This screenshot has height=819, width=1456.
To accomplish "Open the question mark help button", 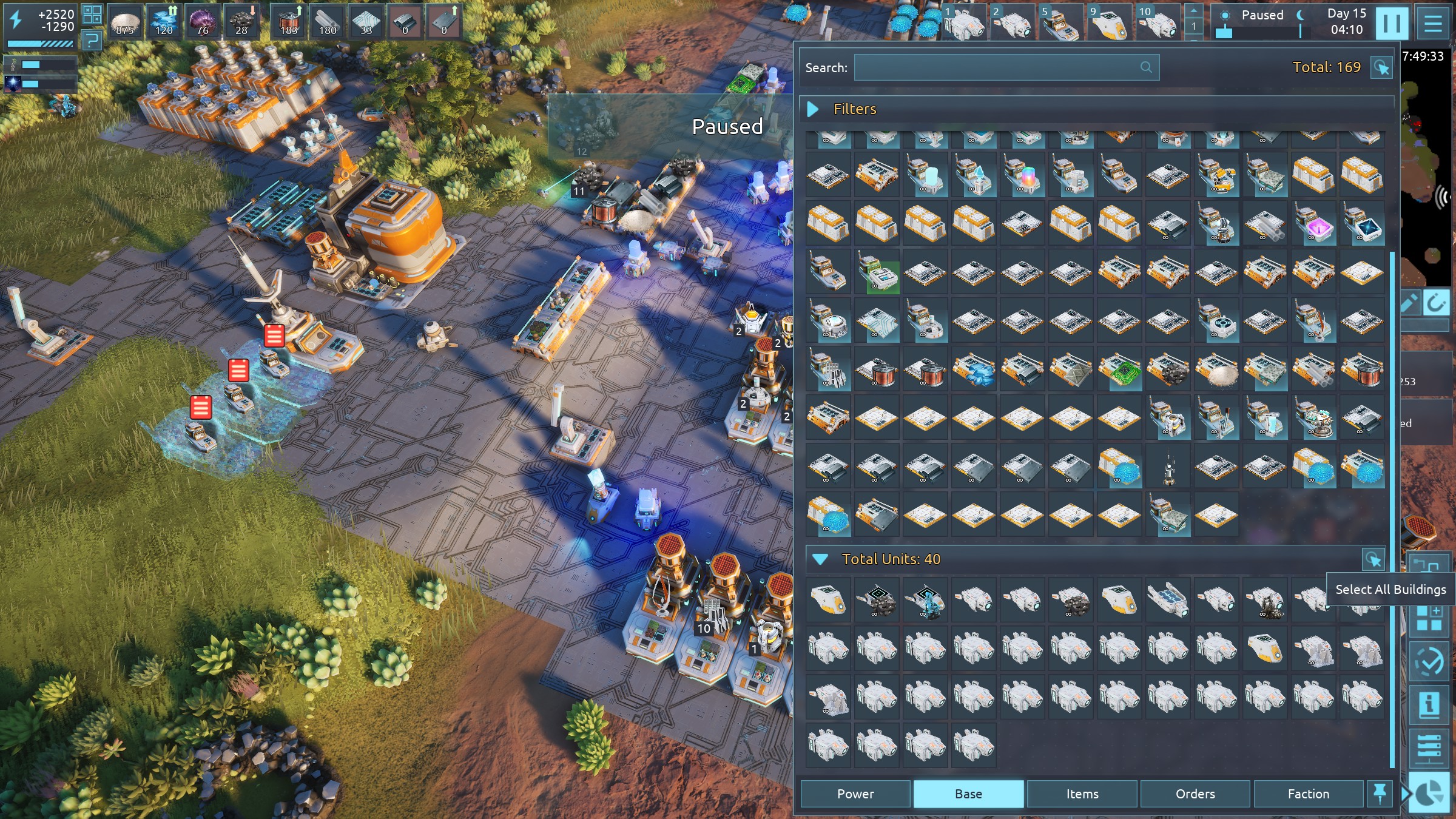I will (92, 41).
